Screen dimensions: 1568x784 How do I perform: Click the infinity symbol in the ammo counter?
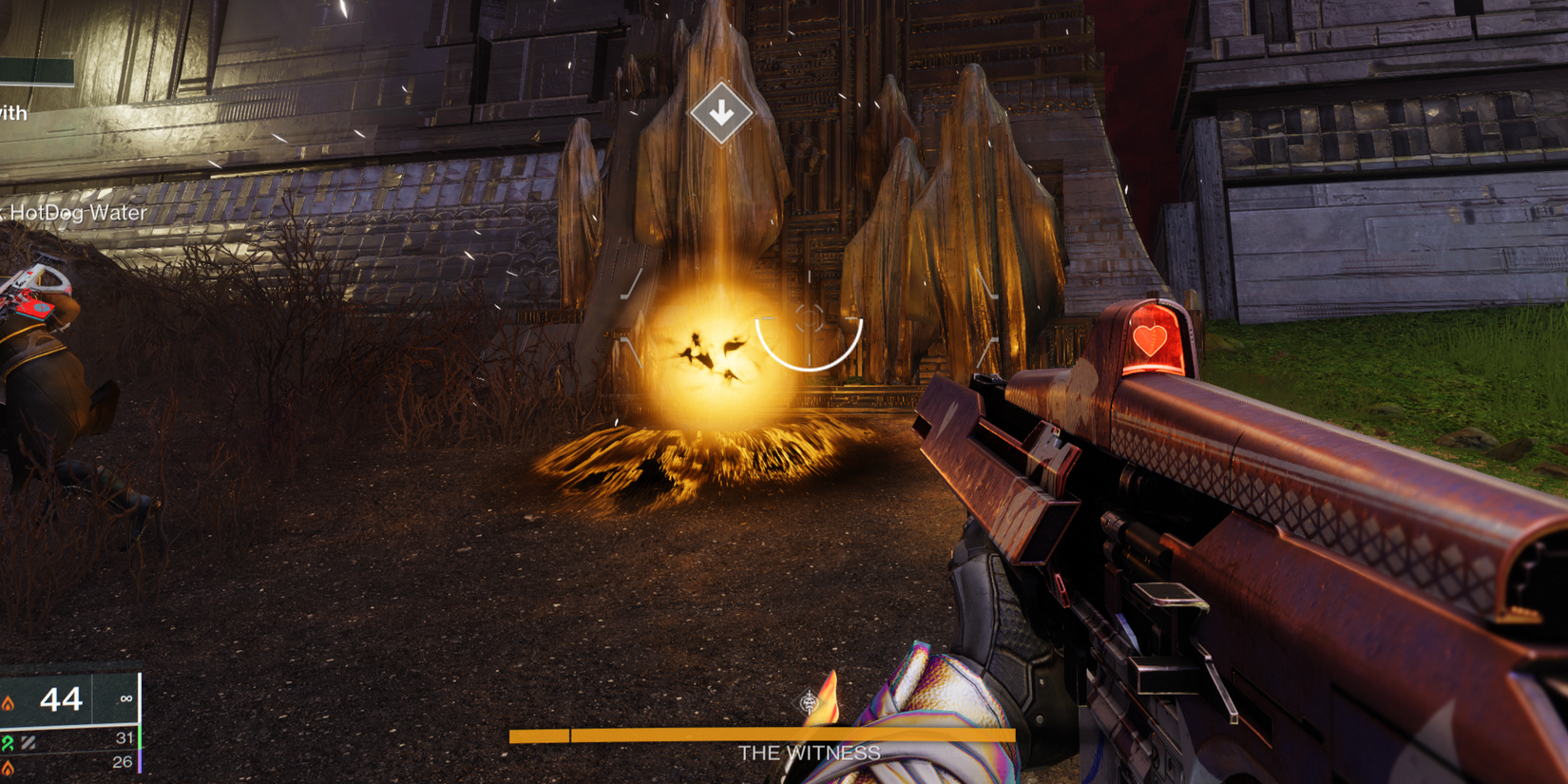[126, 698]
